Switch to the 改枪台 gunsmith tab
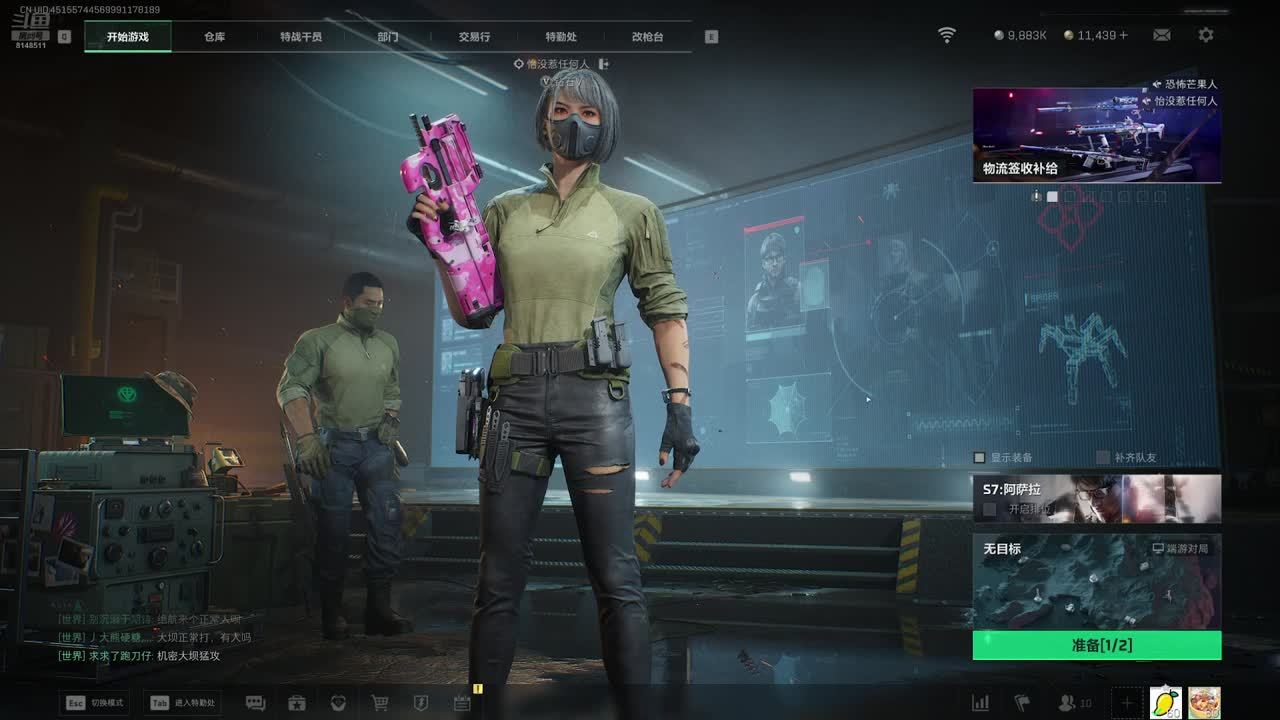Image resolution: width=1280 pixels, height=720 pixels. pos(647,37)
